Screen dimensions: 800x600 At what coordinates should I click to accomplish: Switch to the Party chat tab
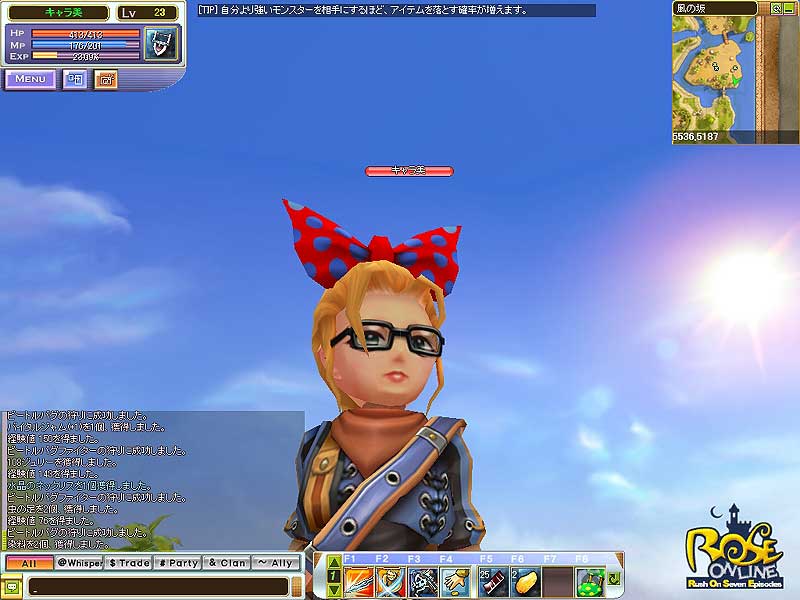pos(178,563)
